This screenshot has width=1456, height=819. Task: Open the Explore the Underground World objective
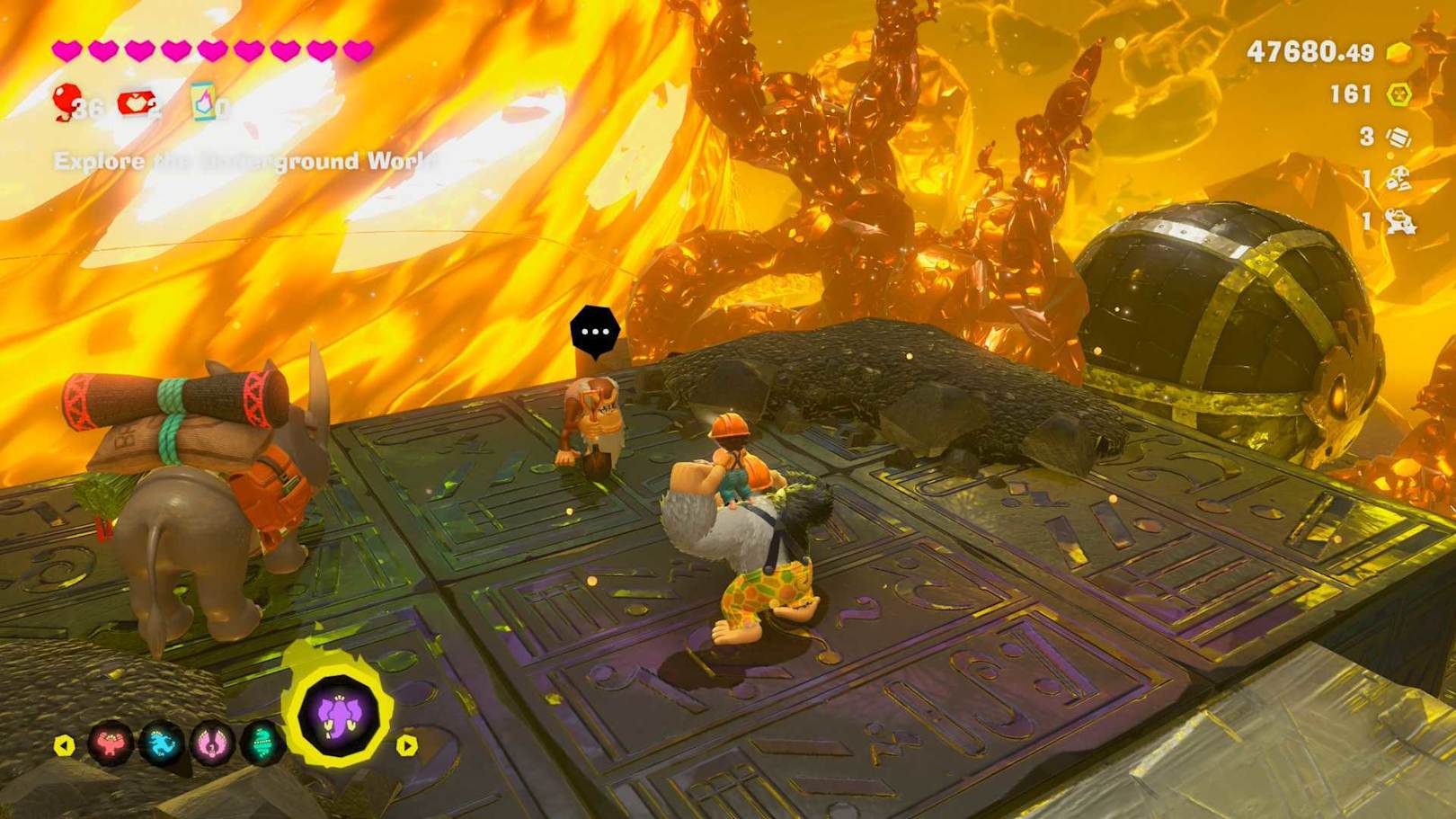click(x=245, y=162)
